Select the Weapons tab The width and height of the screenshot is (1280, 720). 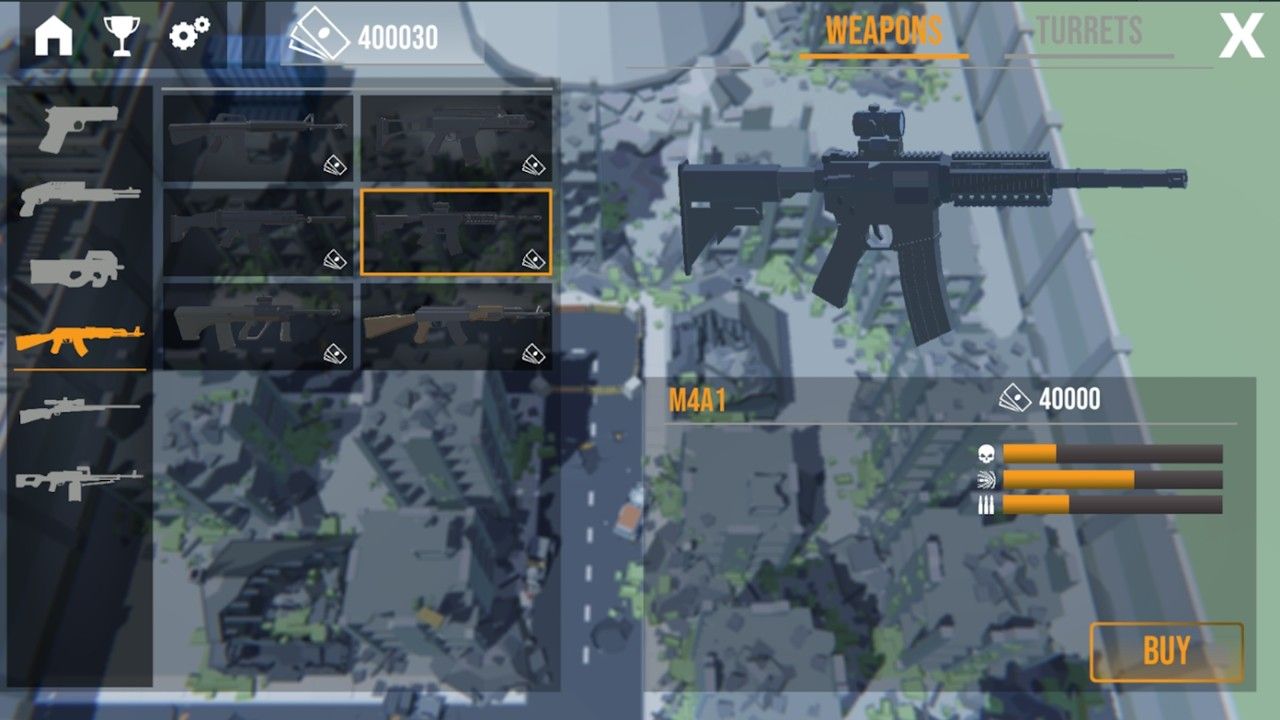883,33
